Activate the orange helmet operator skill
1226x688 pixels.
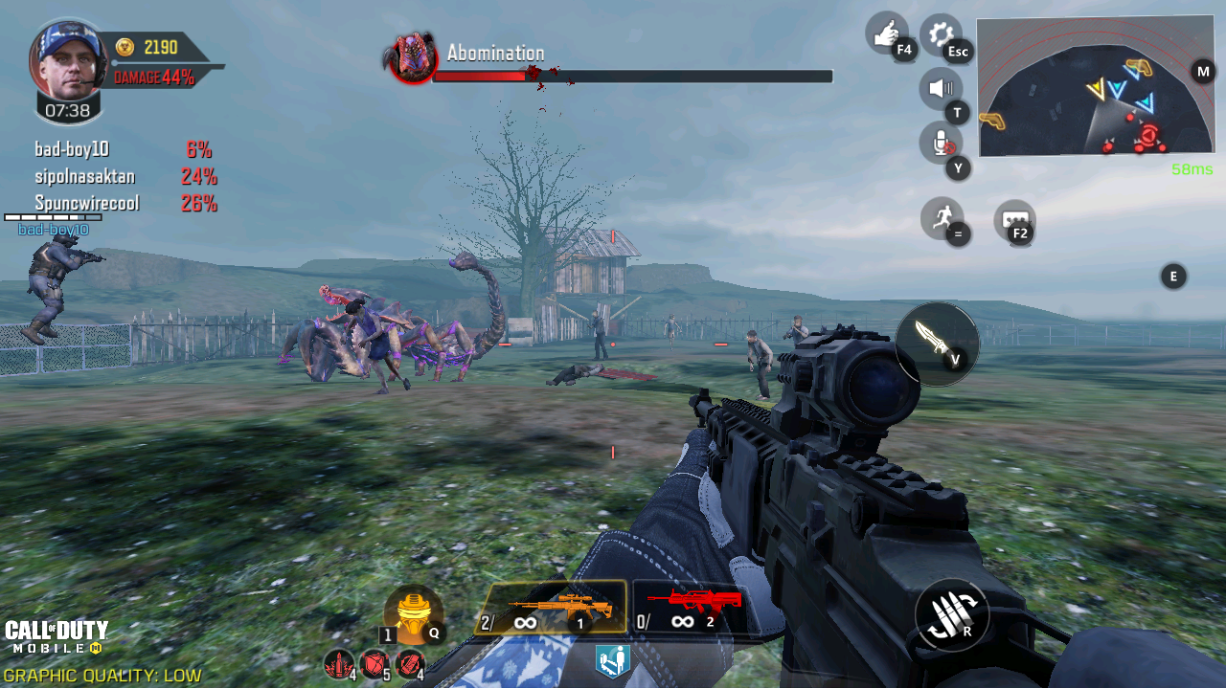pyautogui.click(x=412, y=613)
